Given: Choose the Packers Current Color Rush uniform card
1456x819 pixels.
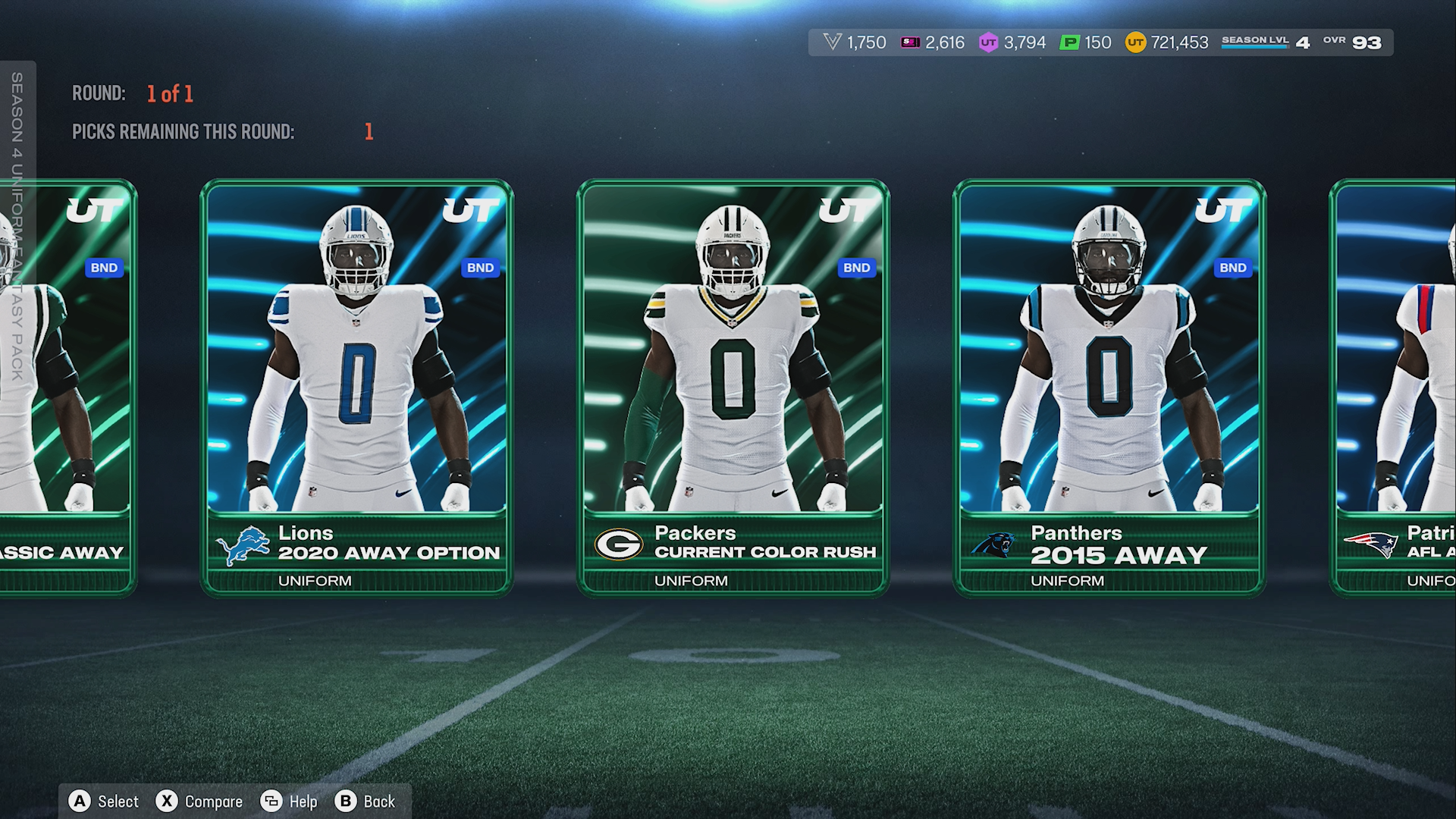Looking at the screenshot, I should [733, 387].
